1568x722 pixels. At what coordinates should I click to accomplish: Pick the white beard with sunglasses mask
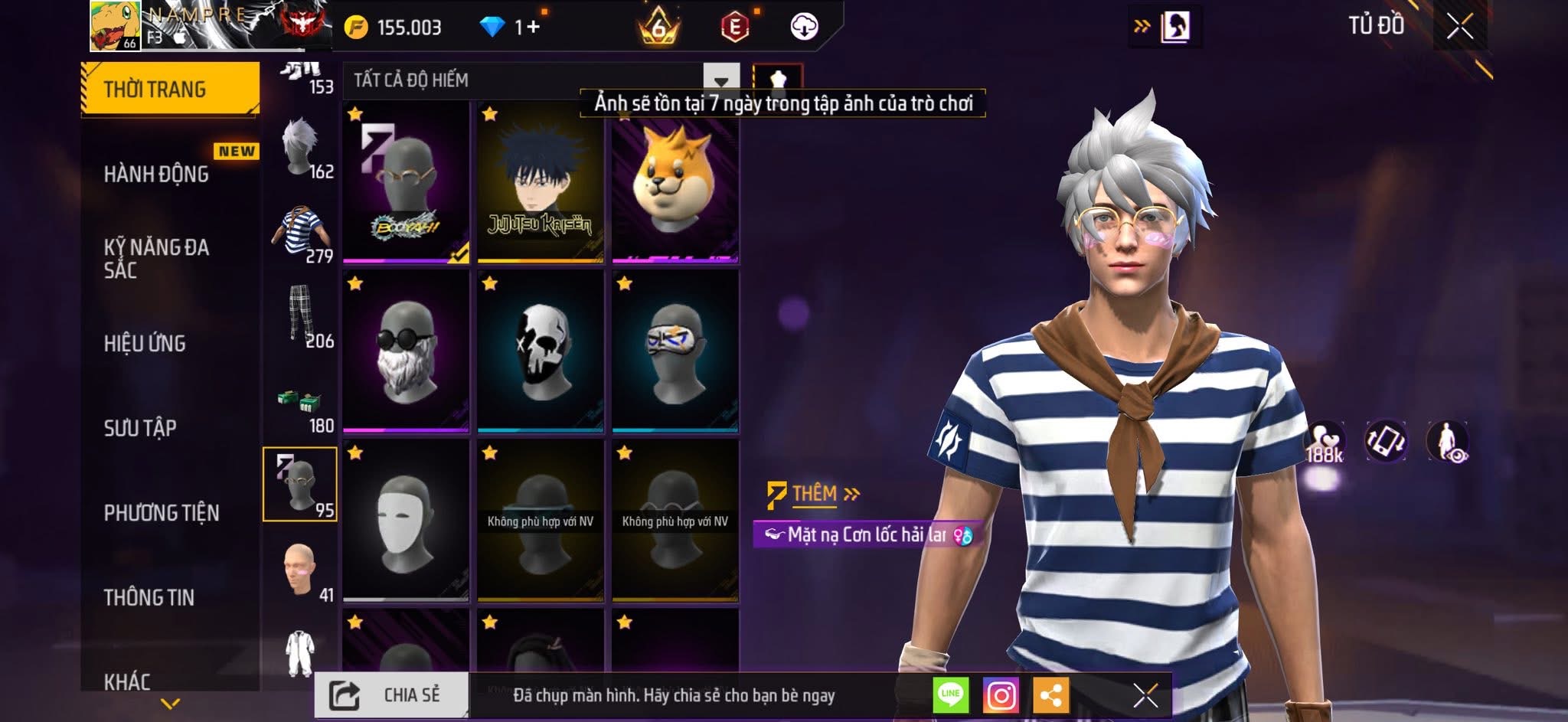coord(406,351)
